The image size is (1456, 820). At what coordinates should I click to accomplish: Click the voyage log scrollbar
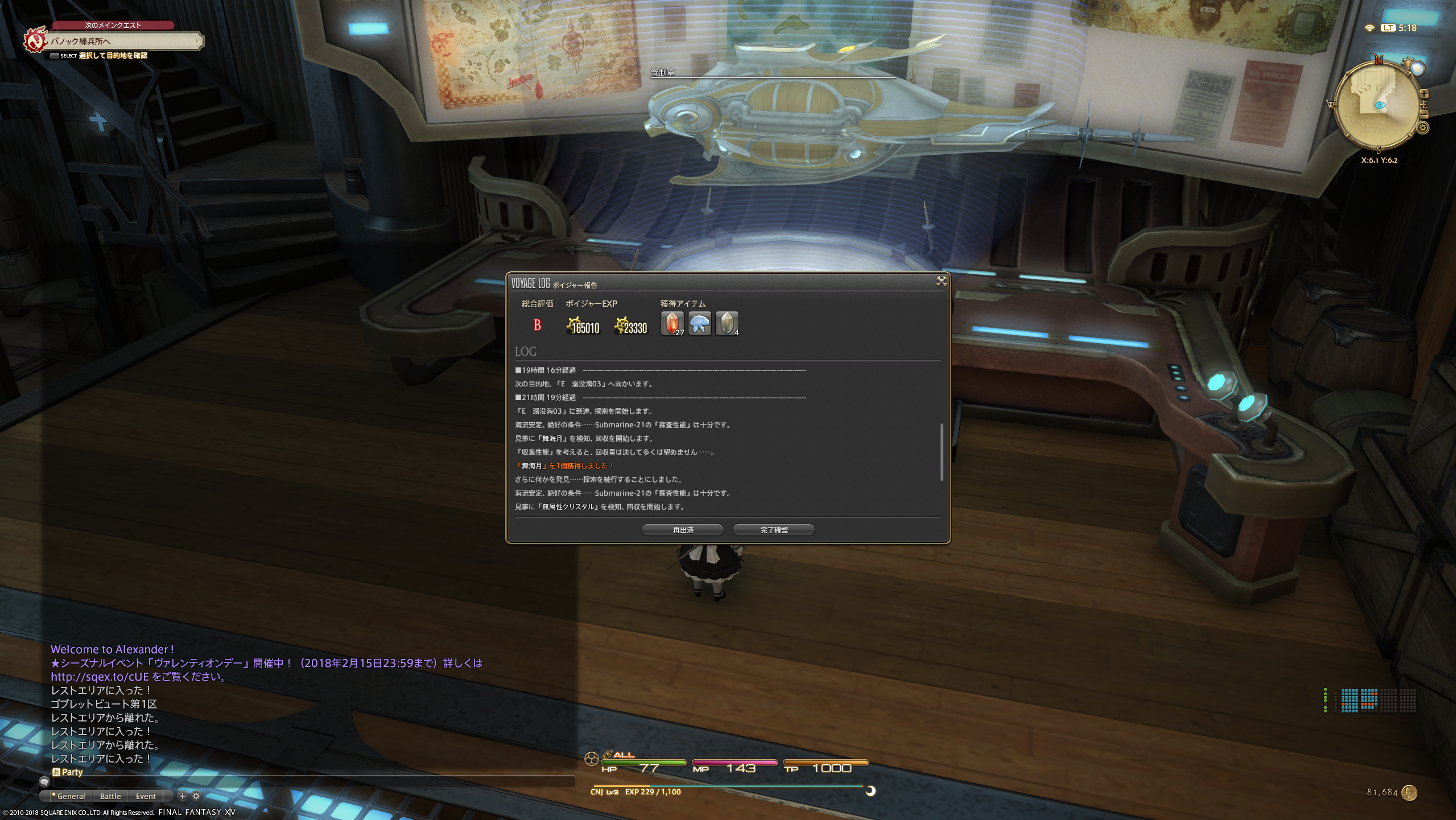coord(942,452)
